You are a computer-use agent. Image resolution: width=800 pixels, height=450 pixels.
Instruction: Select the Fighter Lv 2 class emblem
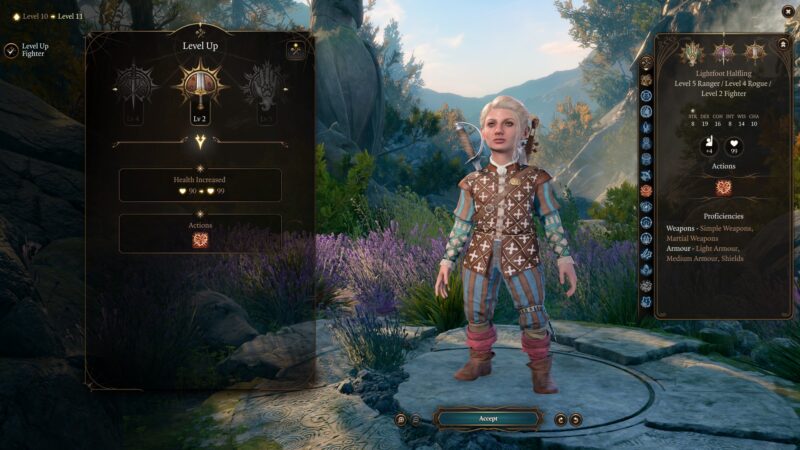(x=199, y=89)
